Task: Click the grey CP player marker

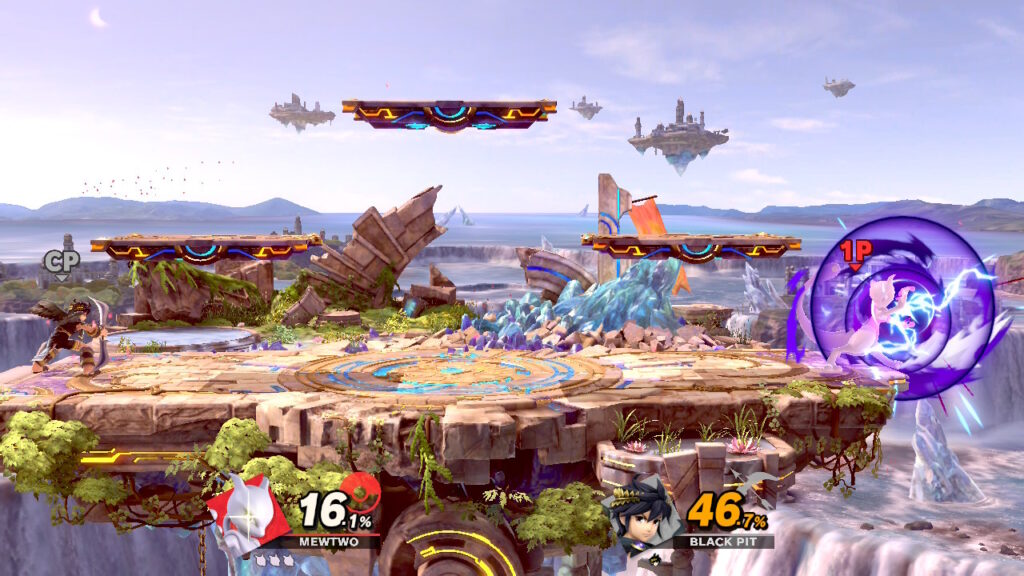Action: click(60, 263)
